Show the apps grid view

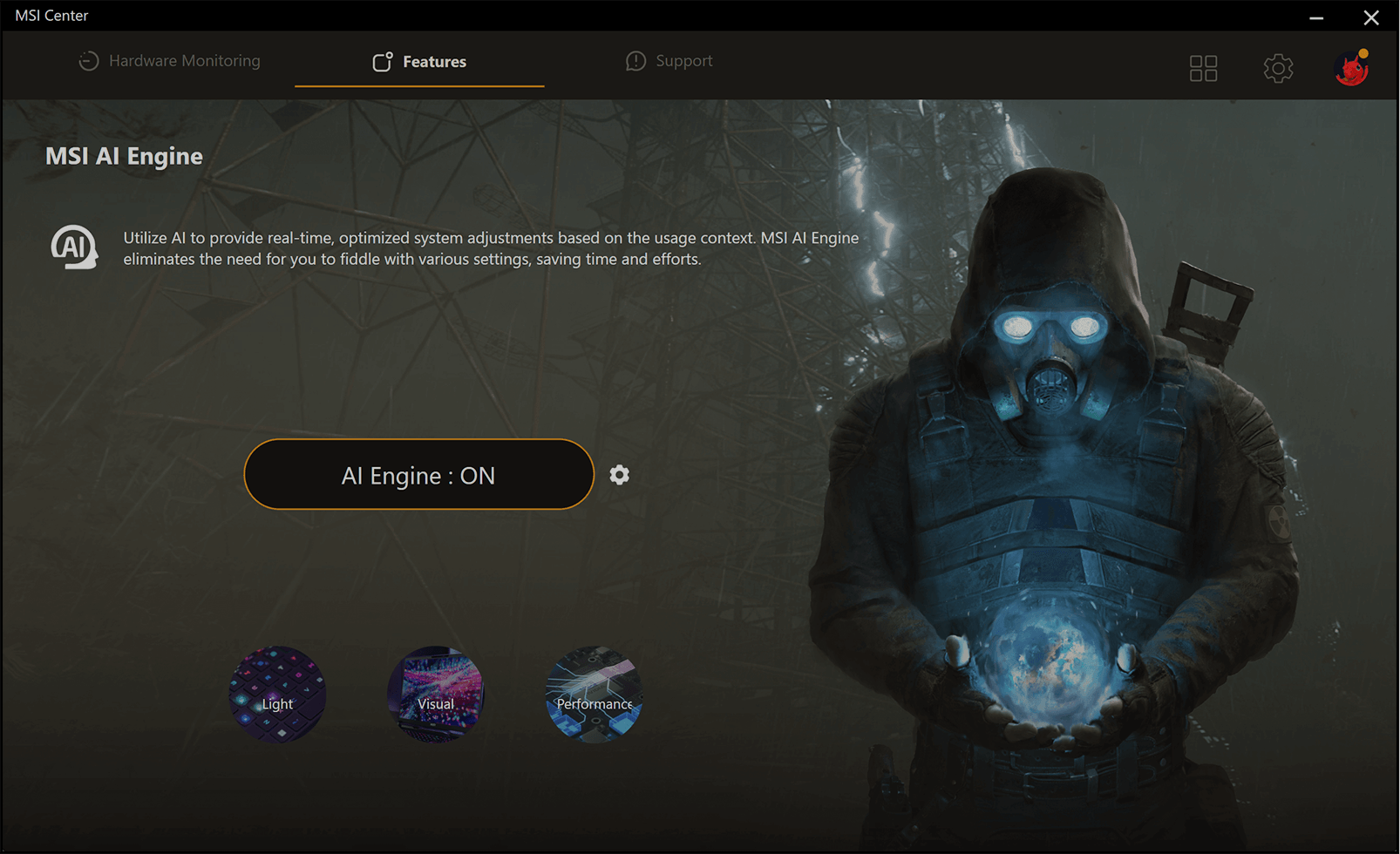(x=1203, y=68)
